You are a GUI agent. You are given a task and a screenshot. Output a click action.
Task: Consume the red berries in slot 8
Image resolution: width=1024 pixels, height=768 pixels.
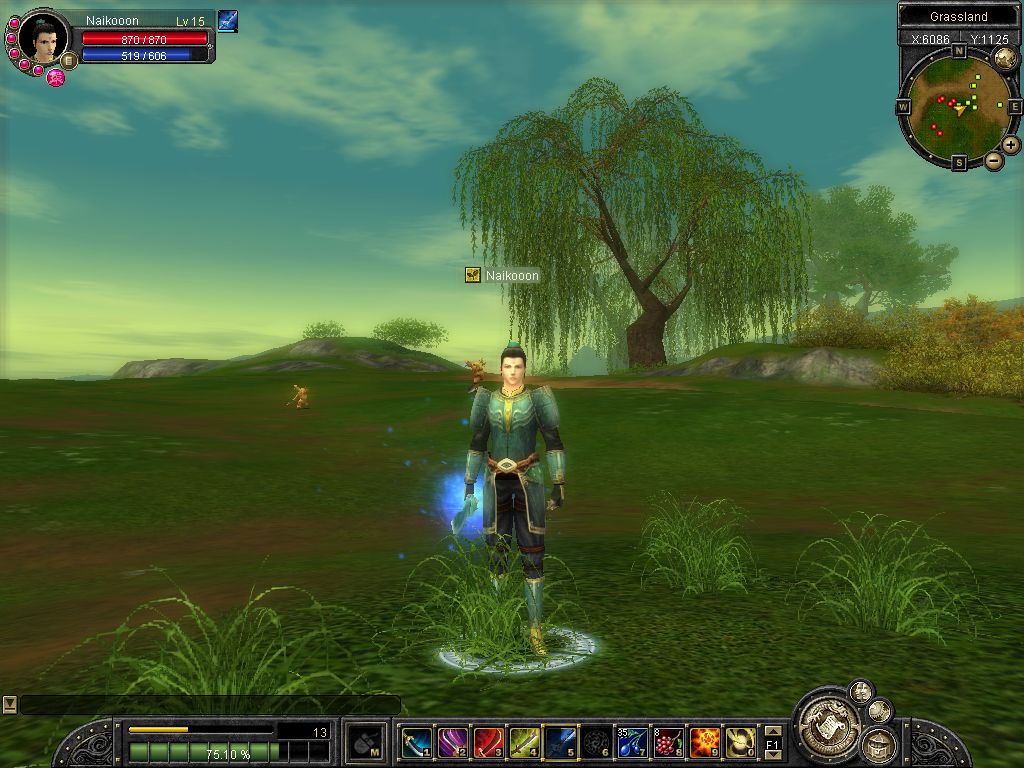pos(668,742)
